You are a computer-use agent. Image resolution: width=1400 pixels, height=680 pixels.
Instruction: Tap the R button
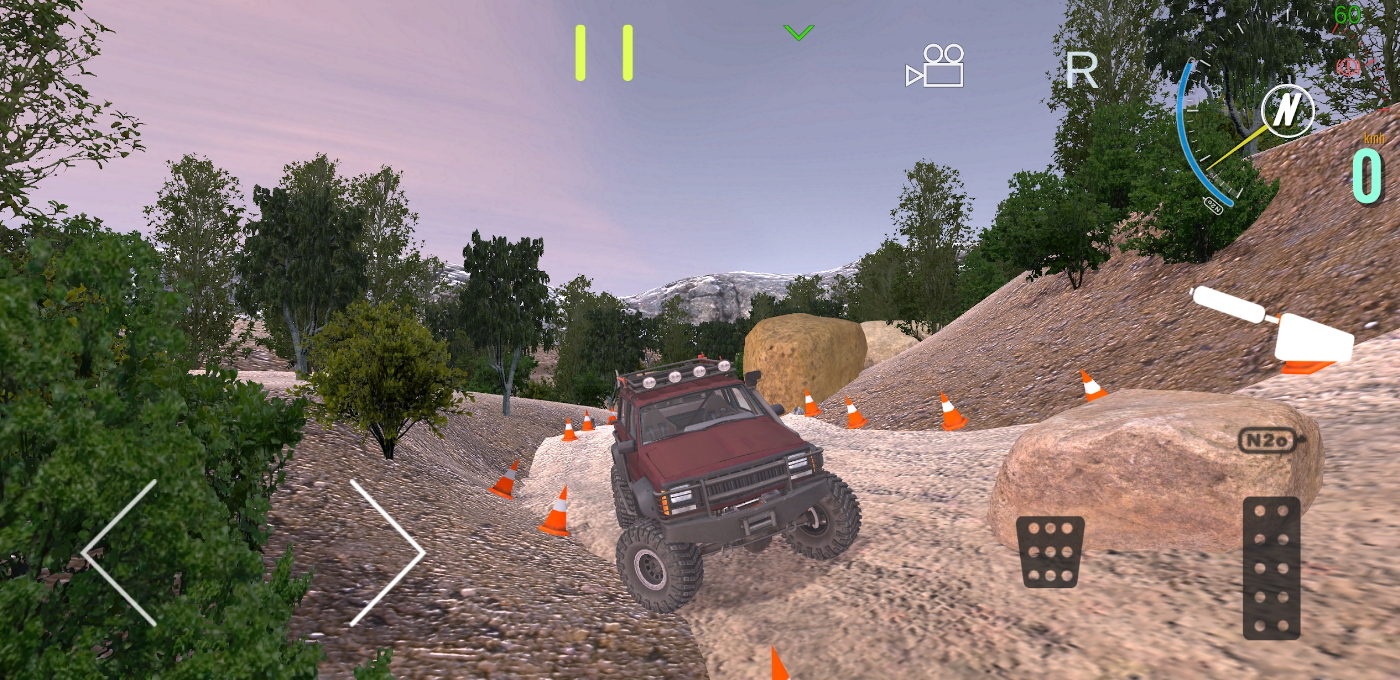coord(1081,70)
